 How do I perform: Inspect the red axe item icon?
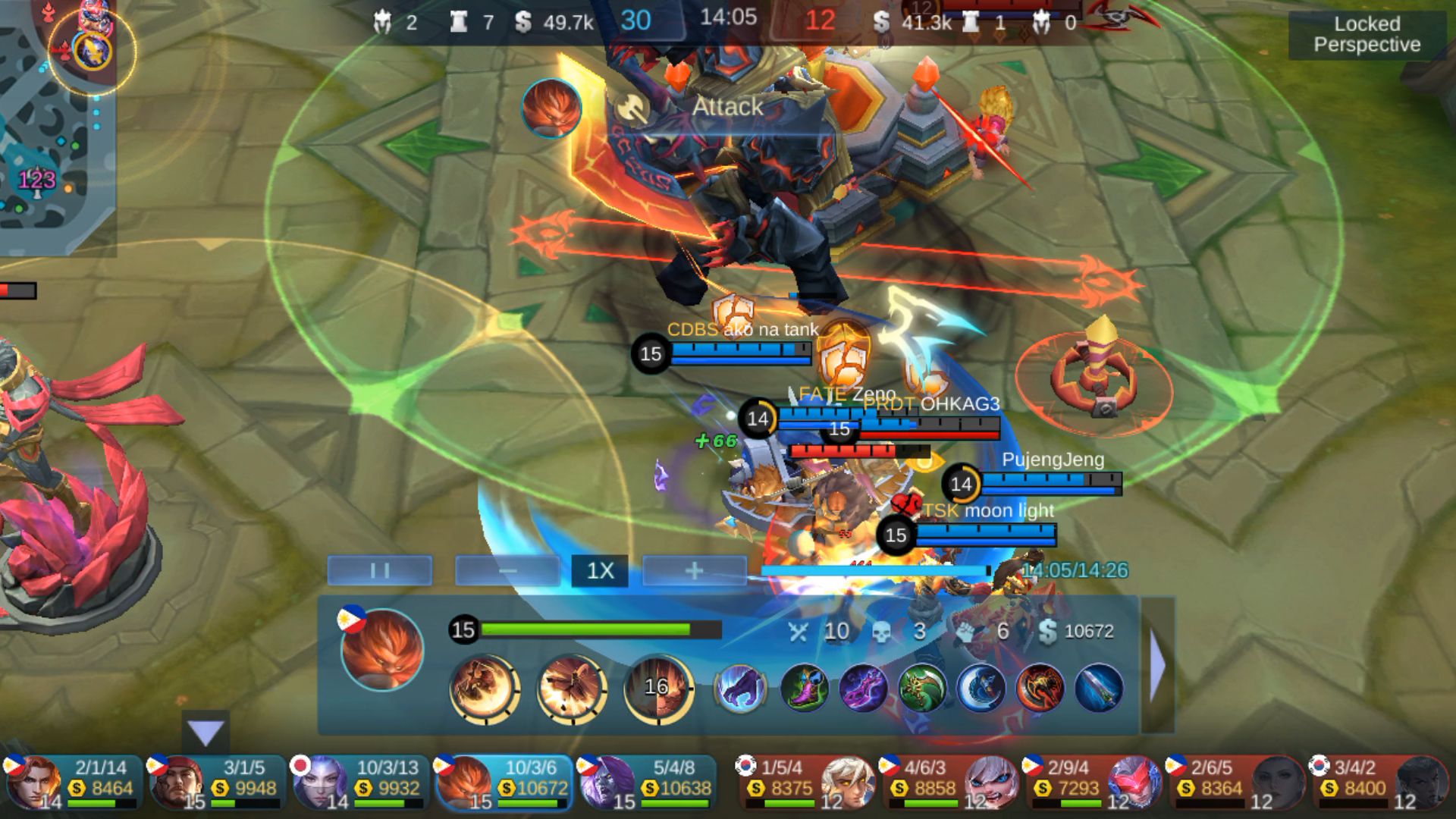[x=1040, y=688]
